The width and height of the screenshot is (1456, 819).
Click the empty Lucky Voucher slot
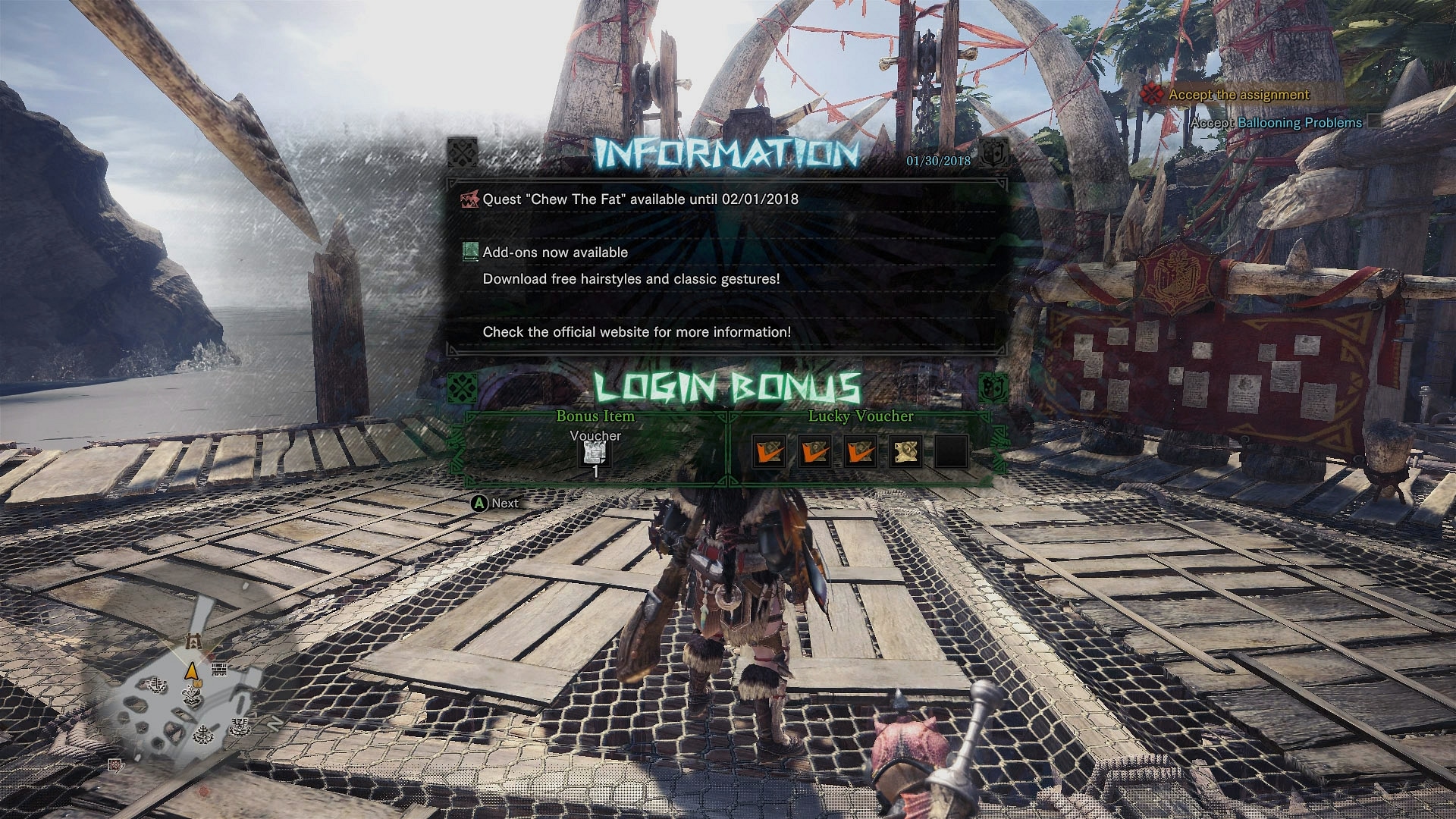[951, 452]
